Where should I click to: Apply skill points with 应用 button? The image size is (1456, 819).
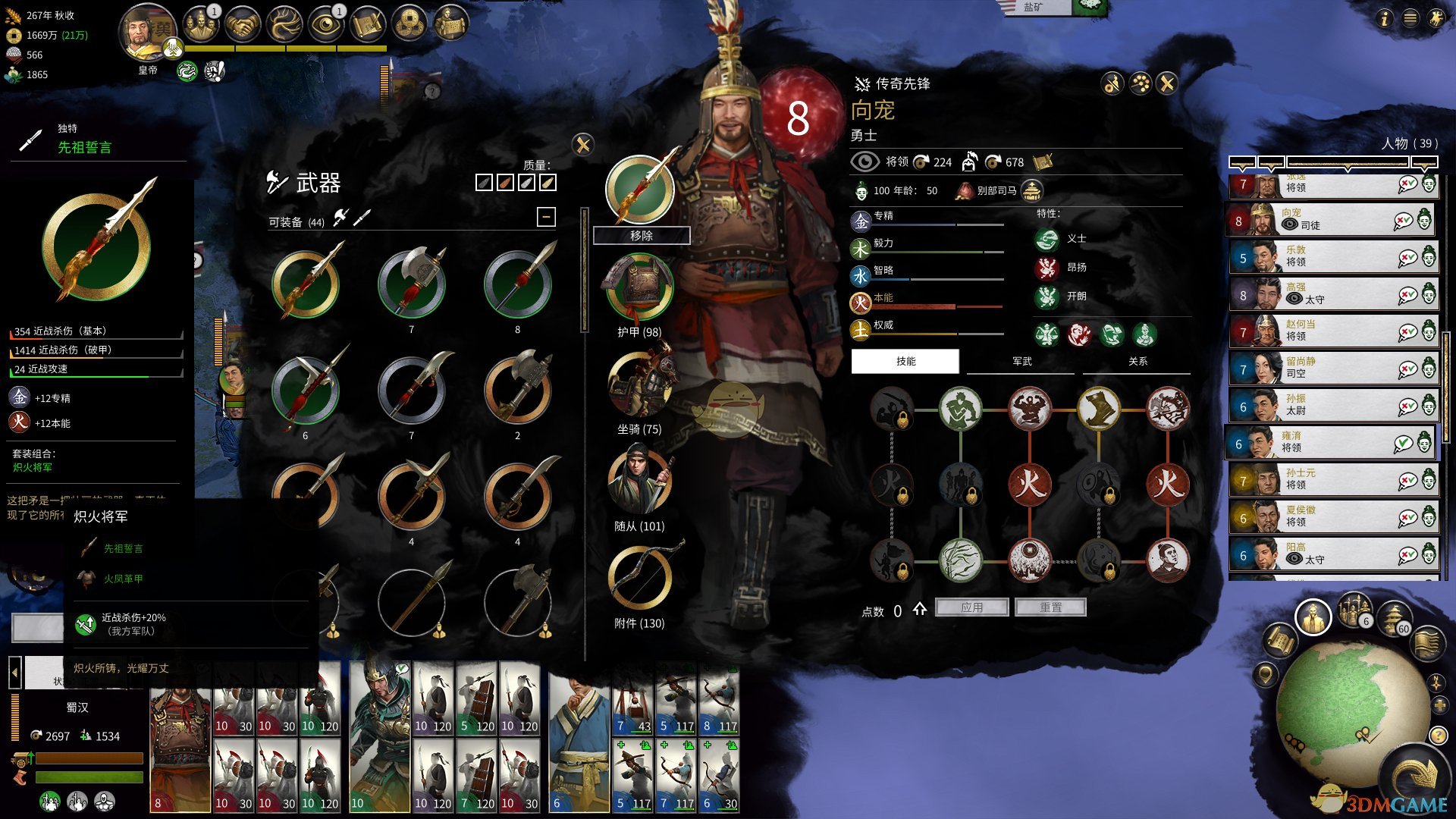pyautogui.click(x=971, y=607)
